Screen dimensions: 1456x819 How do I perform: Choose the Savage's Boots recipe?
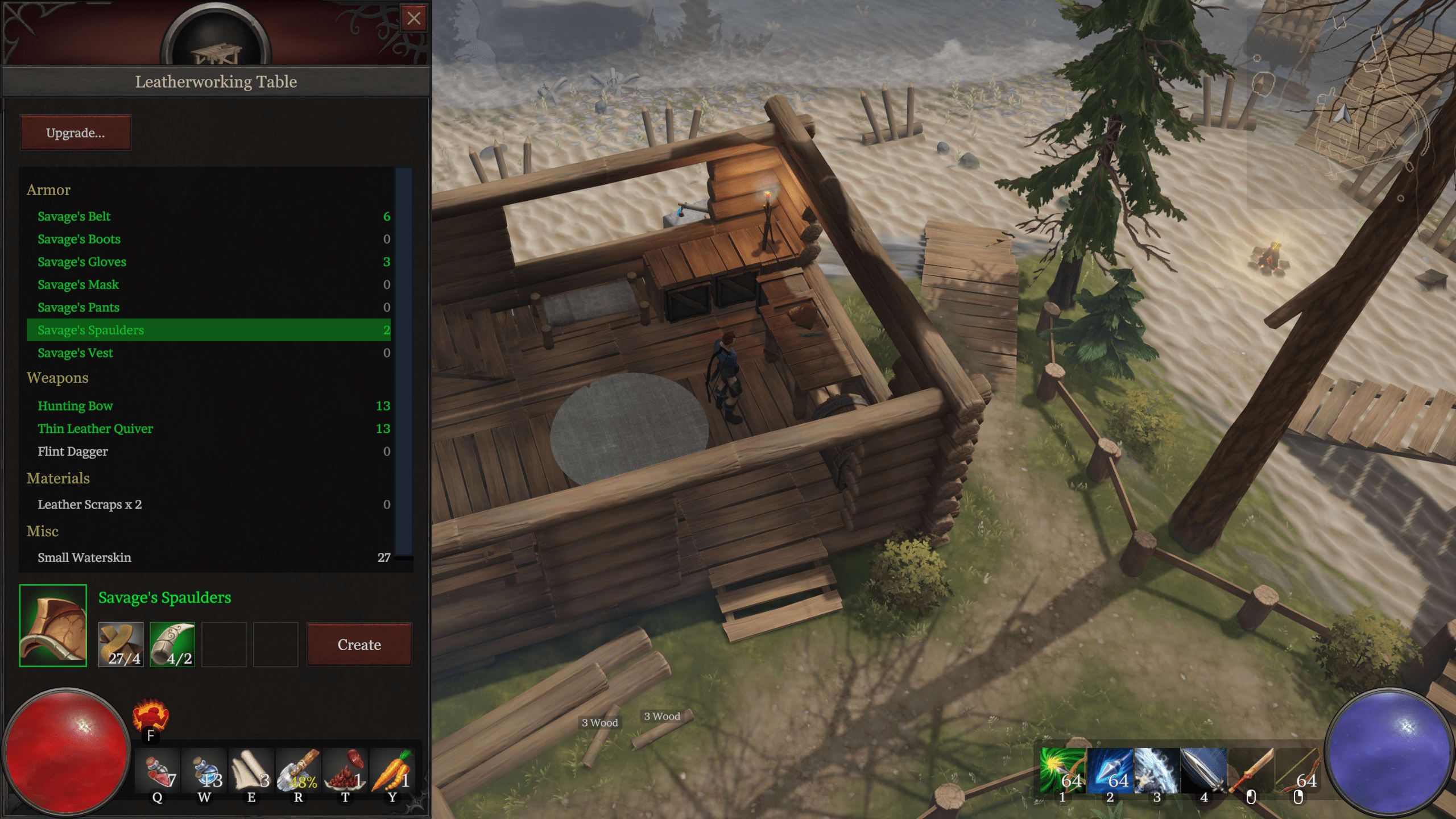pos(79,239)
